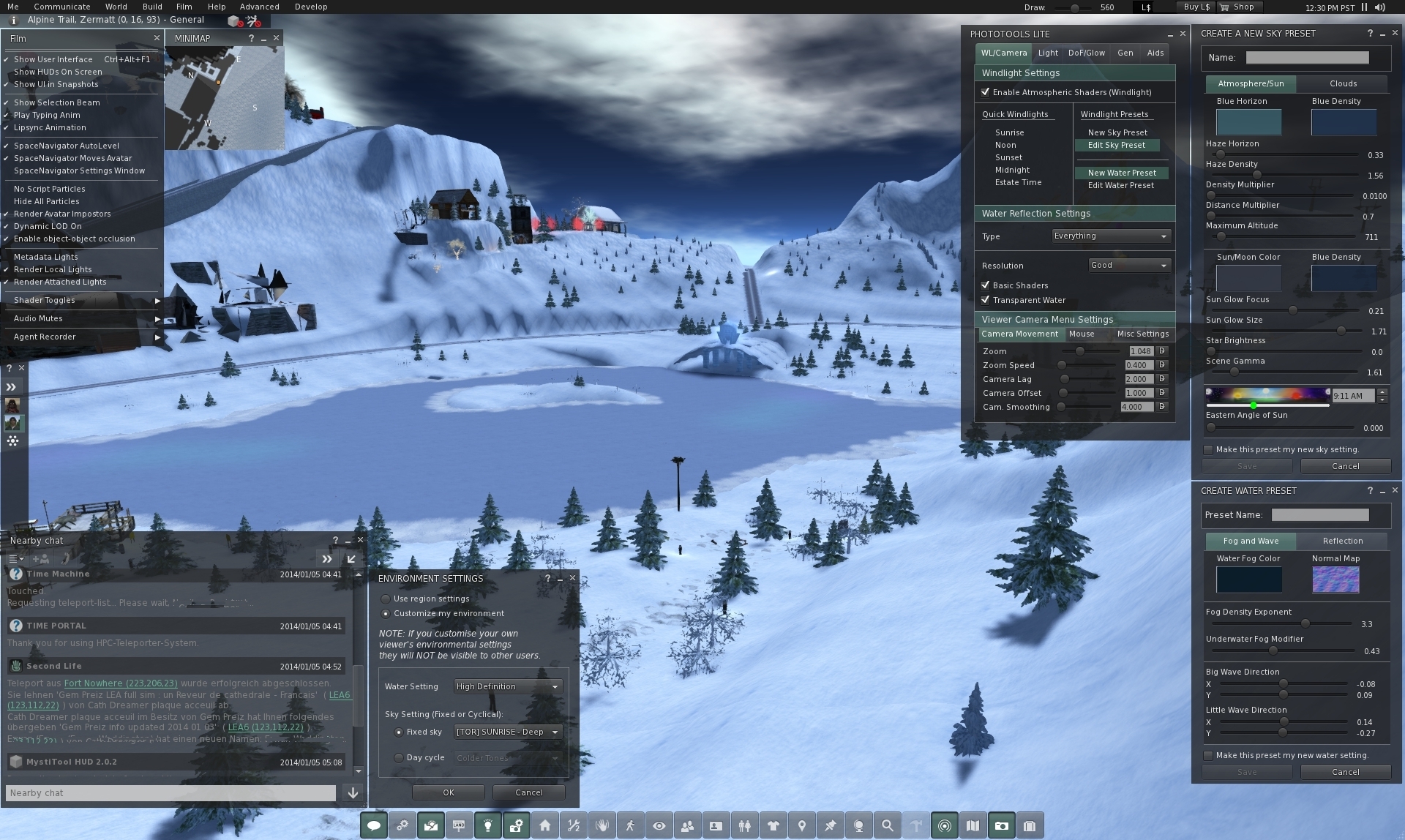Enable the Show HUDs On Screen option

(59, 72)
